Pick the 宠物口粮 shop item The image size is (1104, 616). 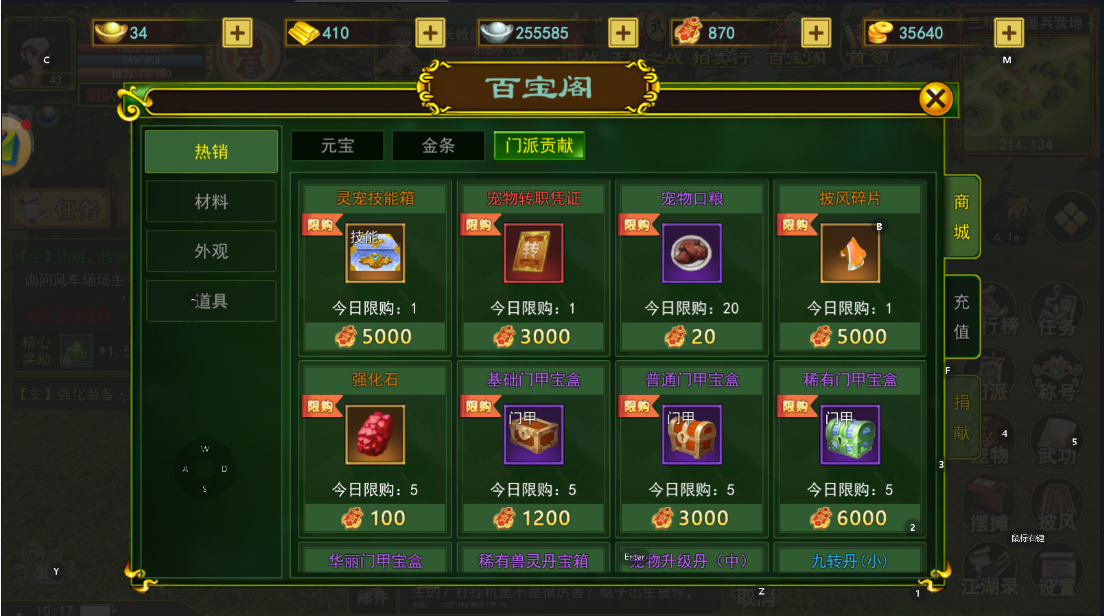point(691,254)
